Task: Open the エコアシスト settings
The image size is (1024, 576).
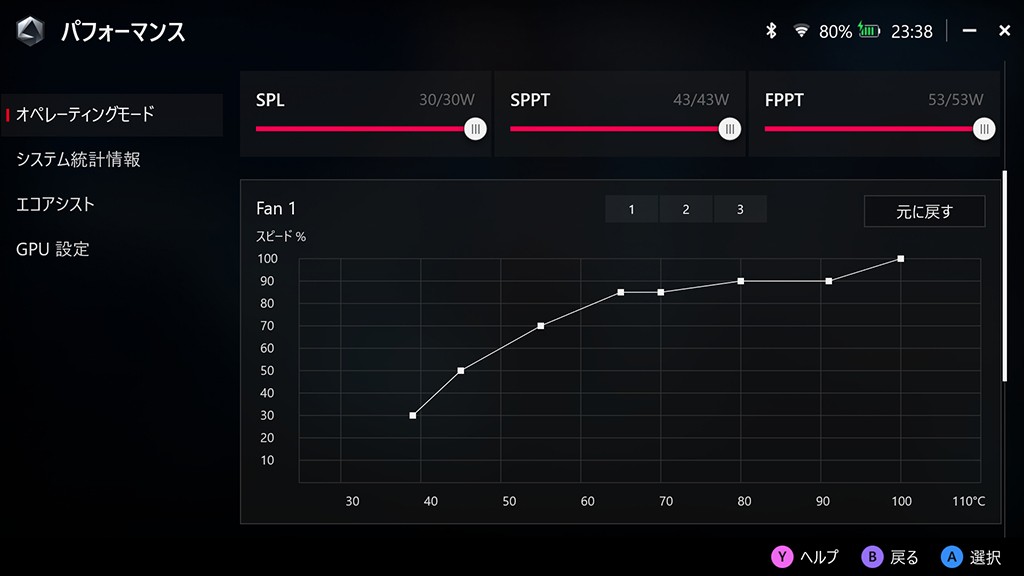Action: tap(56, 205)
